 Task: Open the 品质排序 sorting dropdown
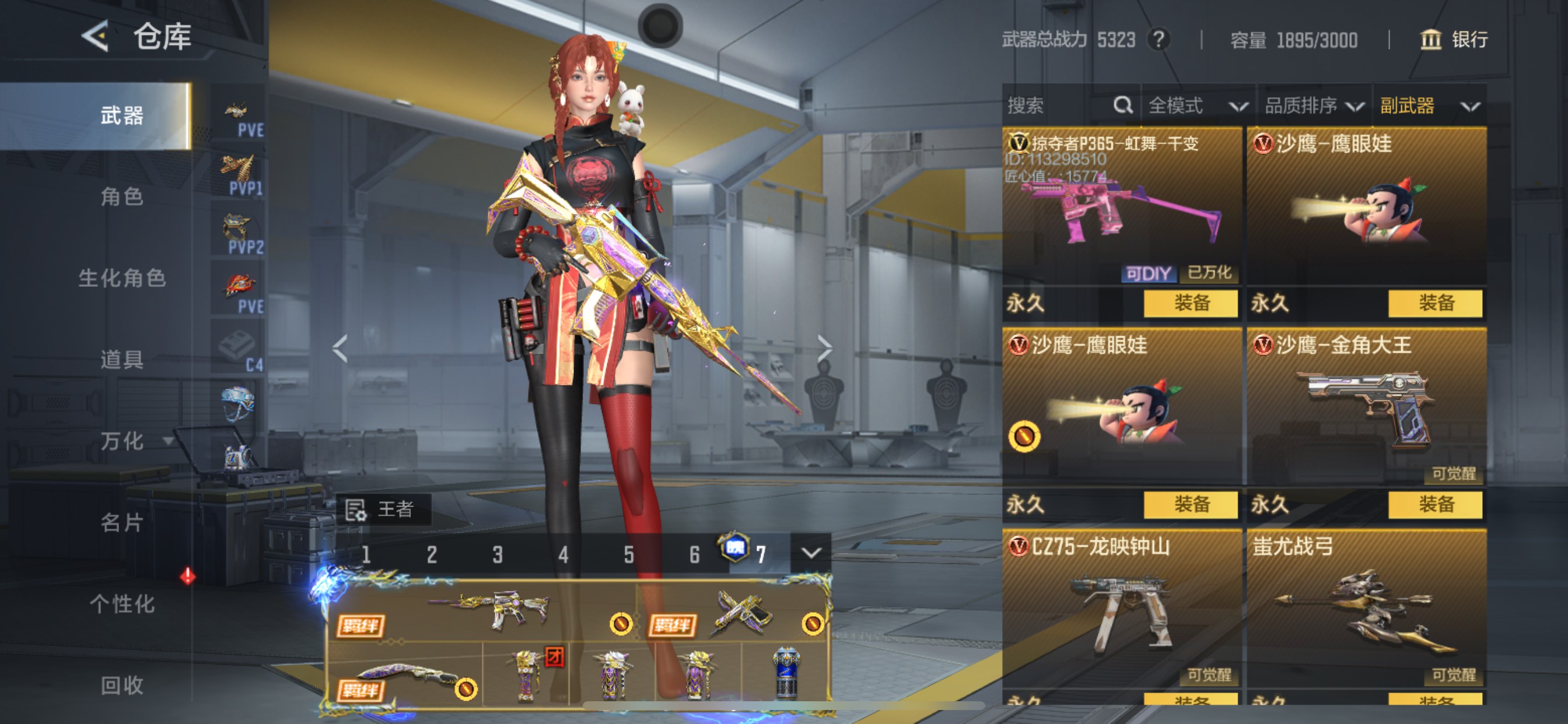pos(1312,106)
